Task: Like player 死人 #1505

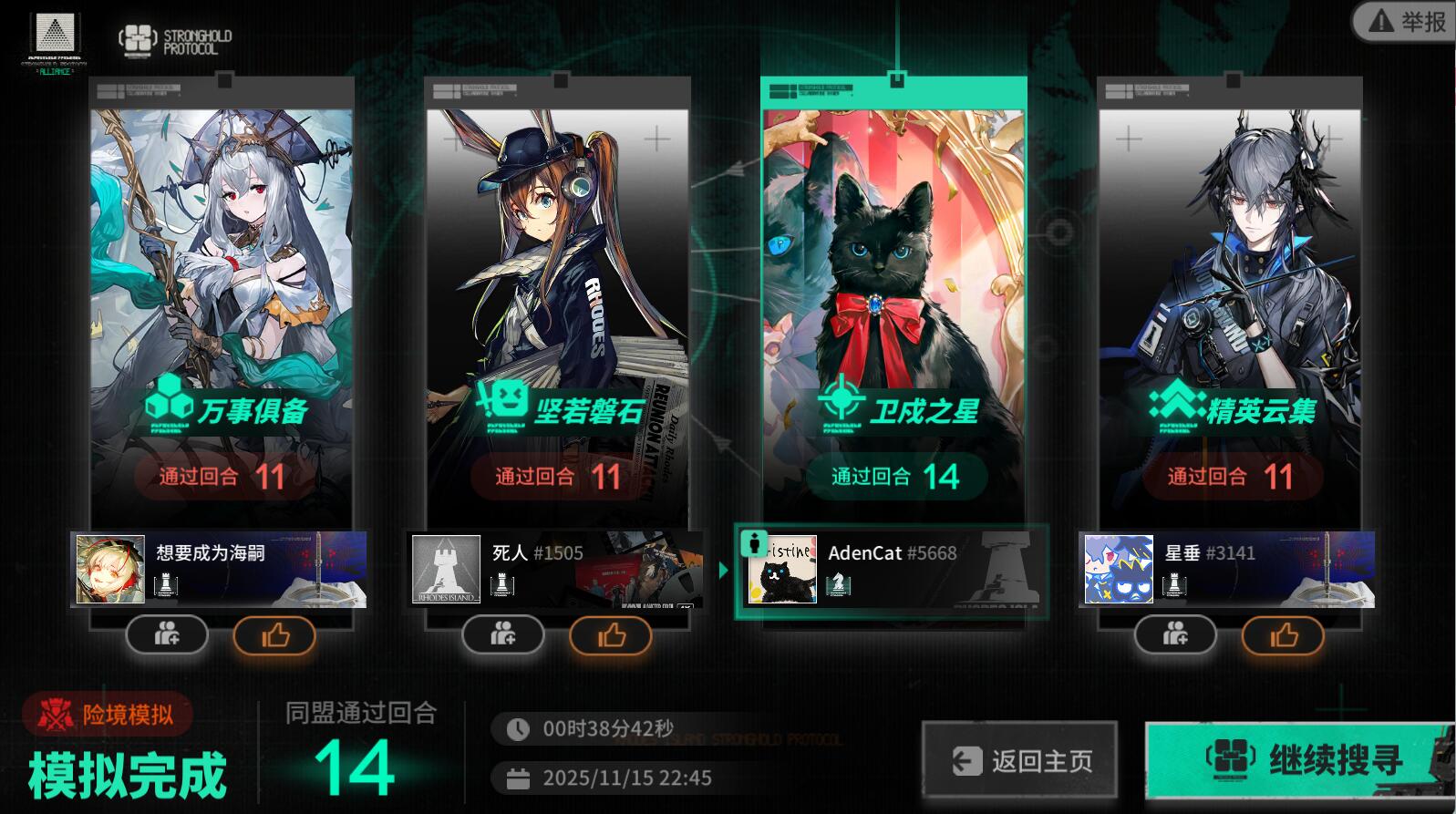Action: click(x=611, y=635)
